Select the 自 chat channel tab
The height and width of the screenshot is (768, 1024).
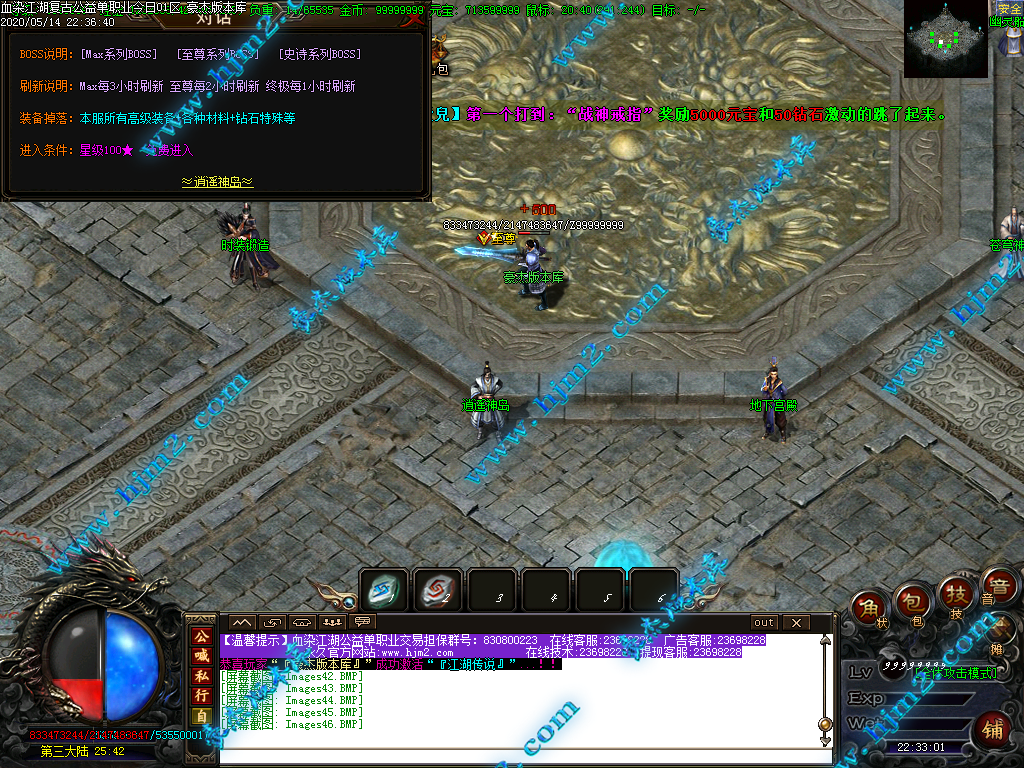click(x=201, y=716)
